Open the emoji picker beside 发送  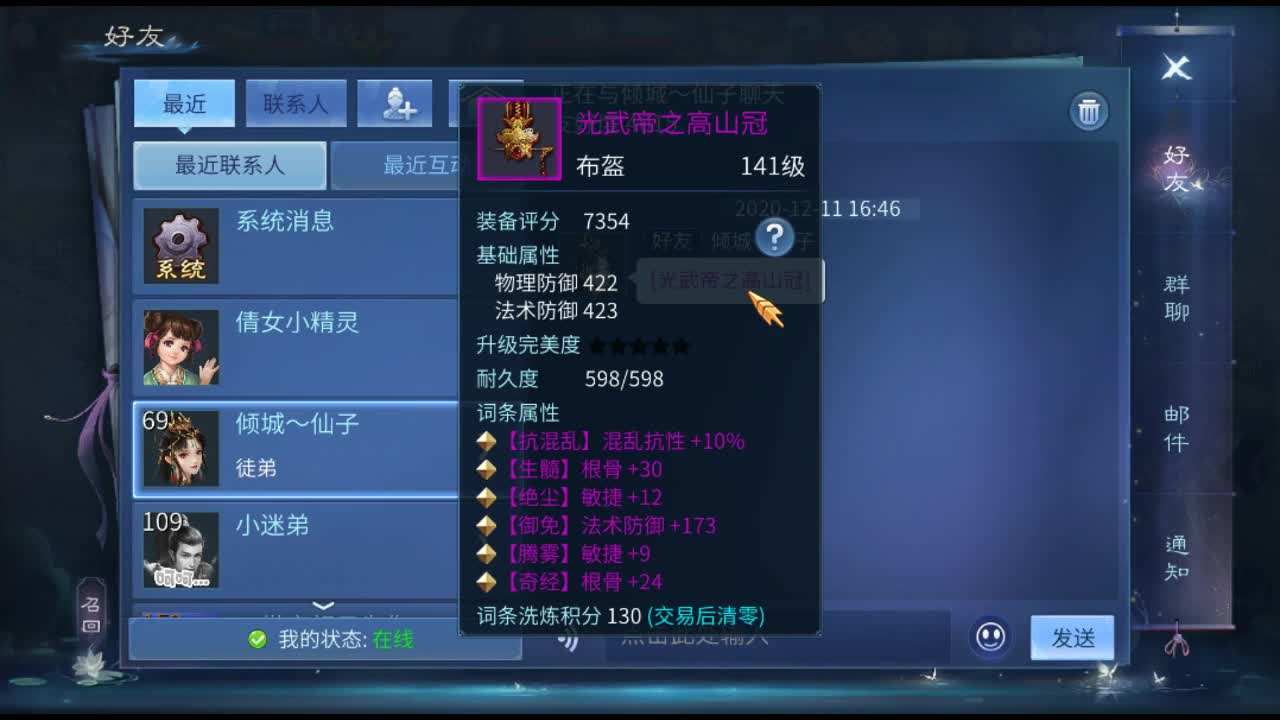990,637
